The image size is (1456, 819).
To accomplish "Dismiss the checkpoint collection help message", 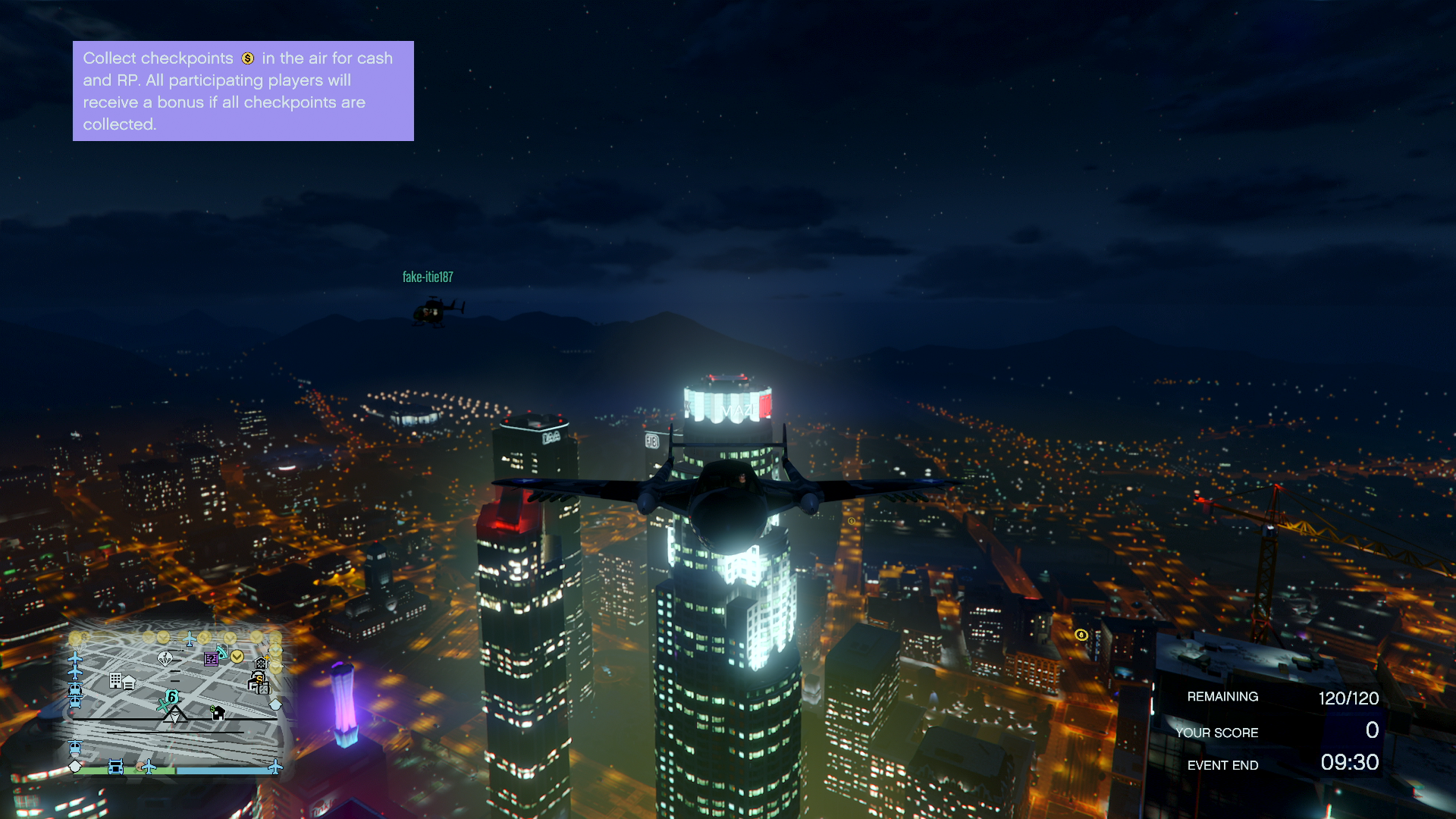I will [x=243, y=91].
